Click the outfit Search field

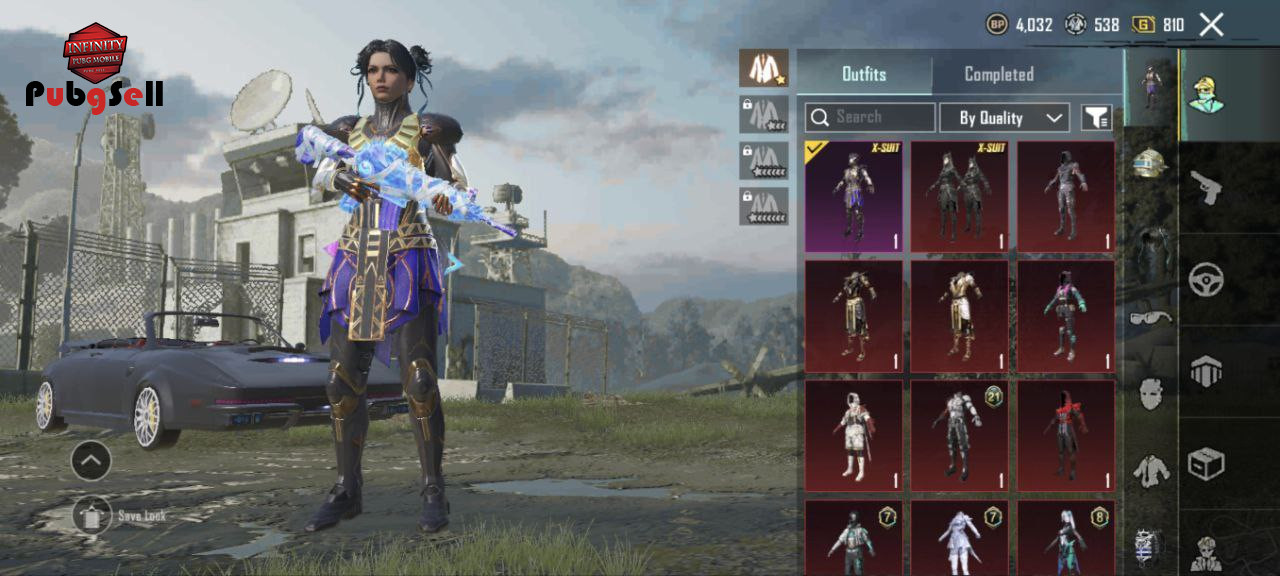pos(870,117)
